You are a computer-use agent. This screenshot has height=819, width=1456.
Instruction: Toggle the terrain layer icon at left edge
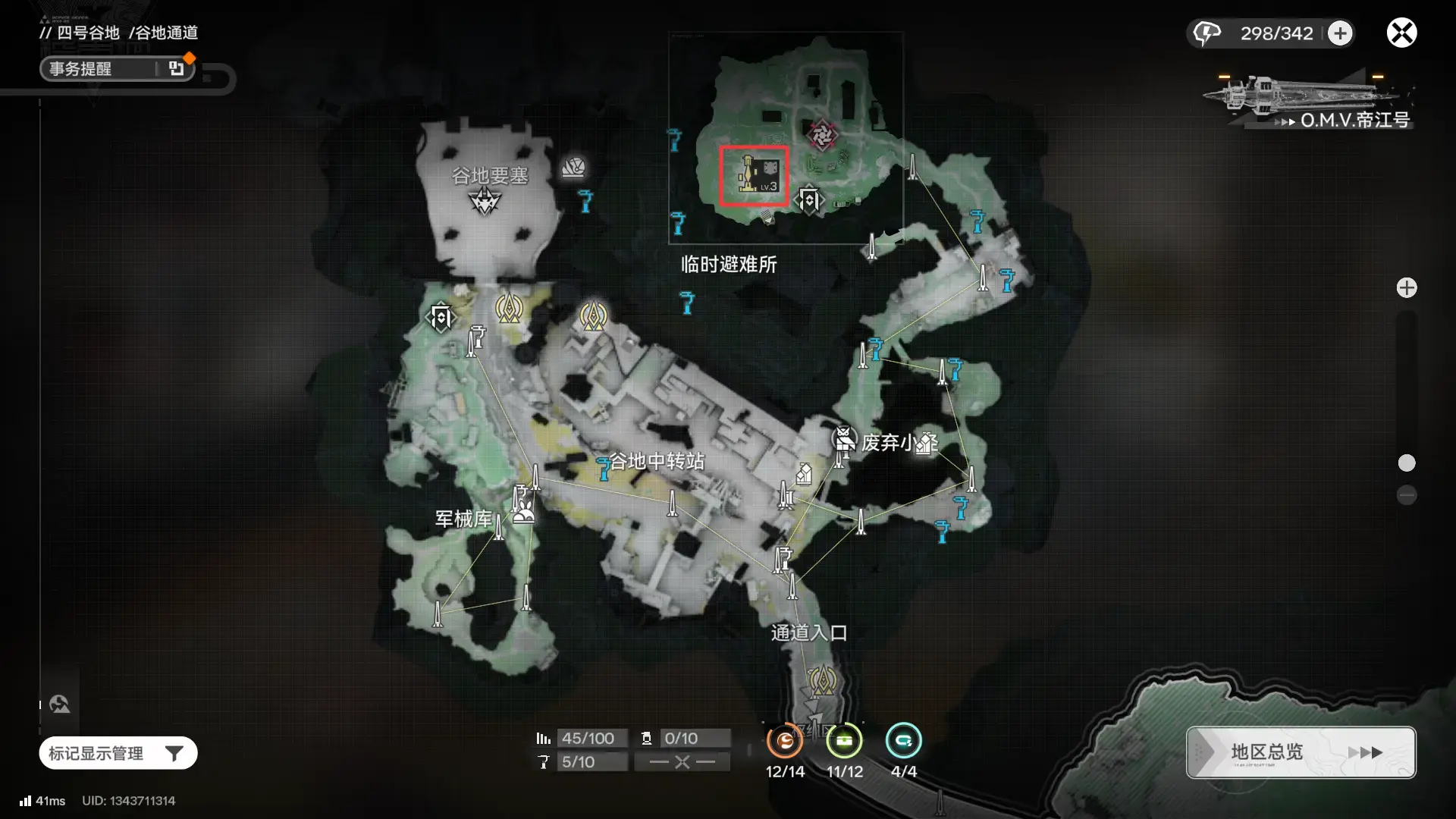pyautogui.click(x=60, y=704)
